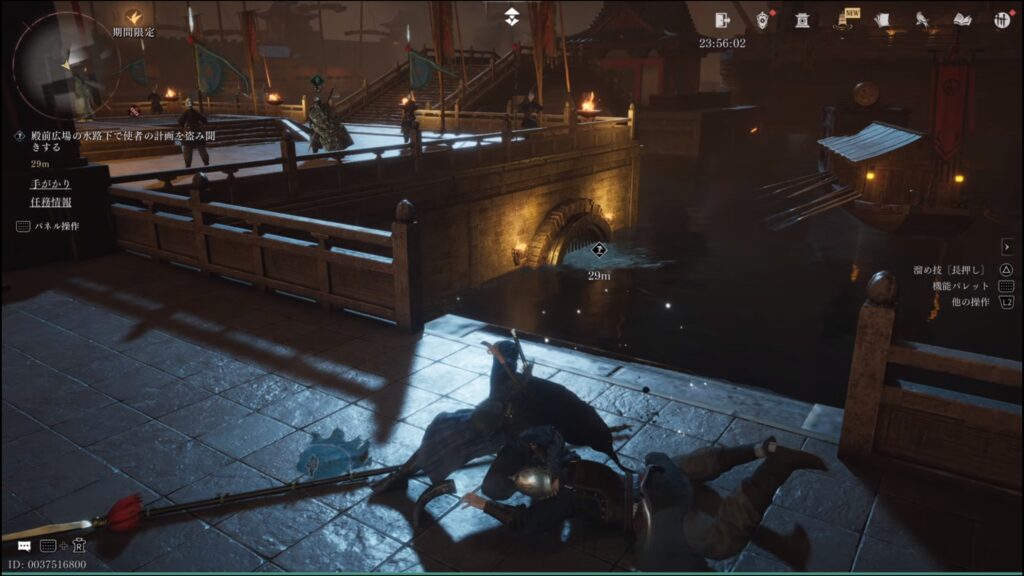Open the shrine building icon menu
This screenshot has width=1024, height=576.
point(802,20)
